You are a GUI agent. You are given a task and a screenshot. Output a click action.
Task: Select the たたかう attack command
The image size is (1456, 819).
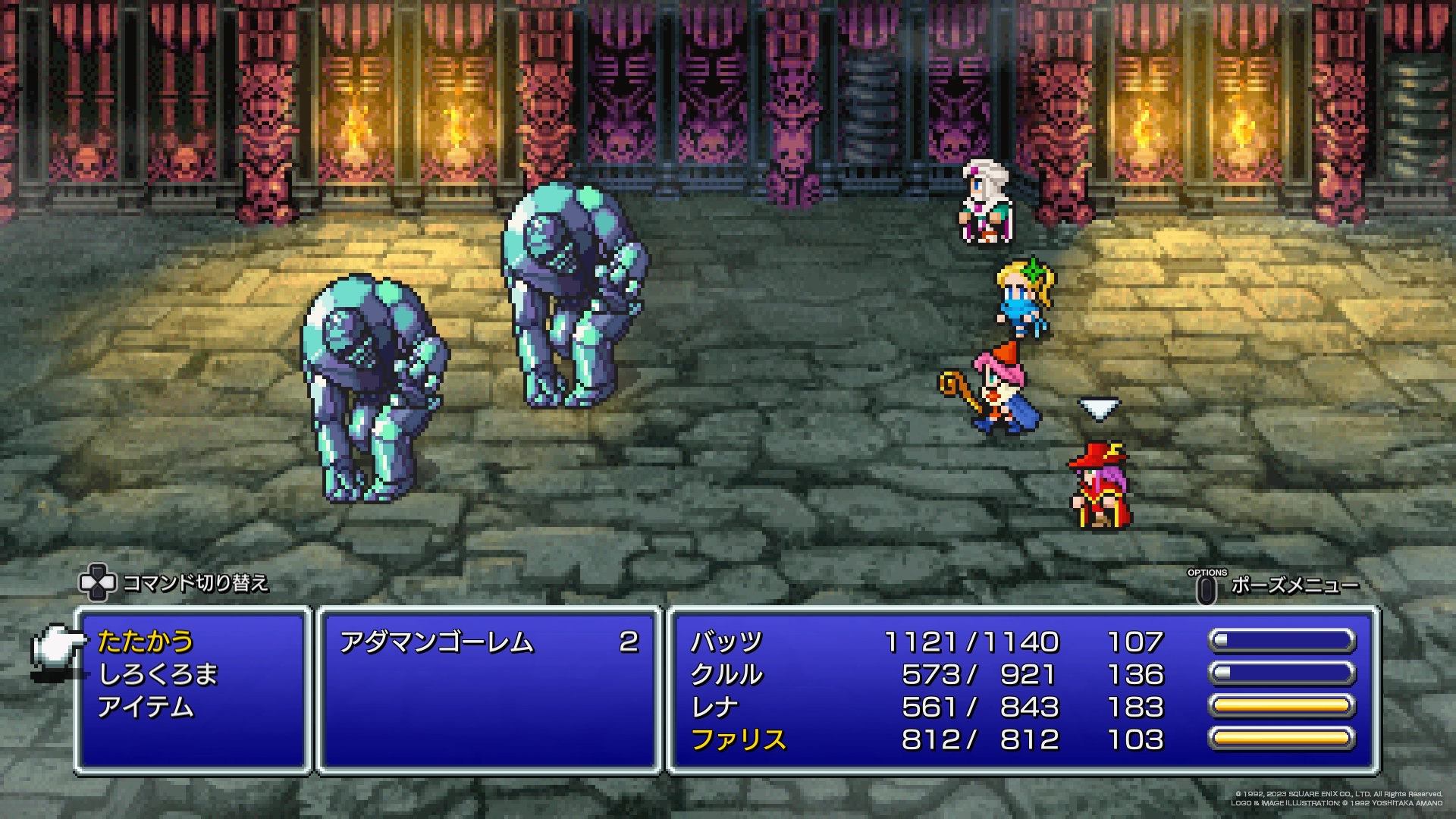coord(146,642)
